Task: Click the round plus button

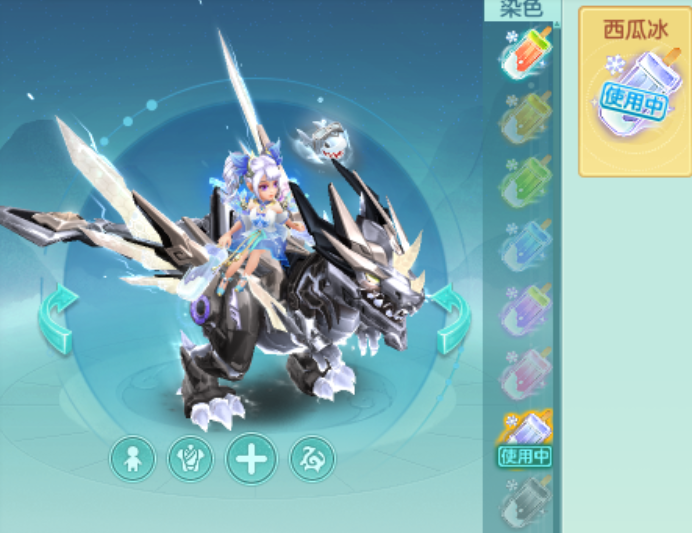Action: [251, 459]
